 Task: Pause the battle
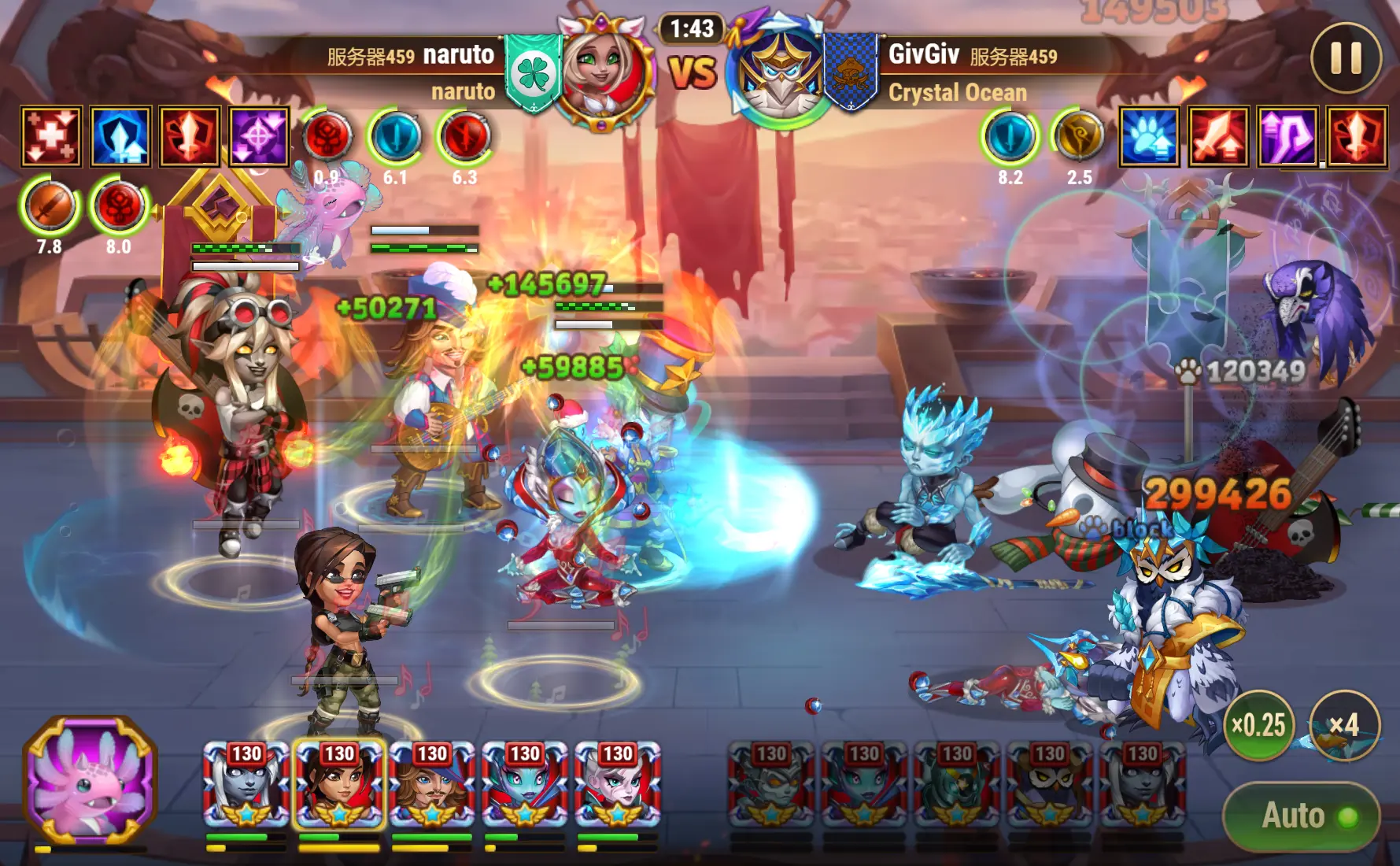[x=1346, y=57]
